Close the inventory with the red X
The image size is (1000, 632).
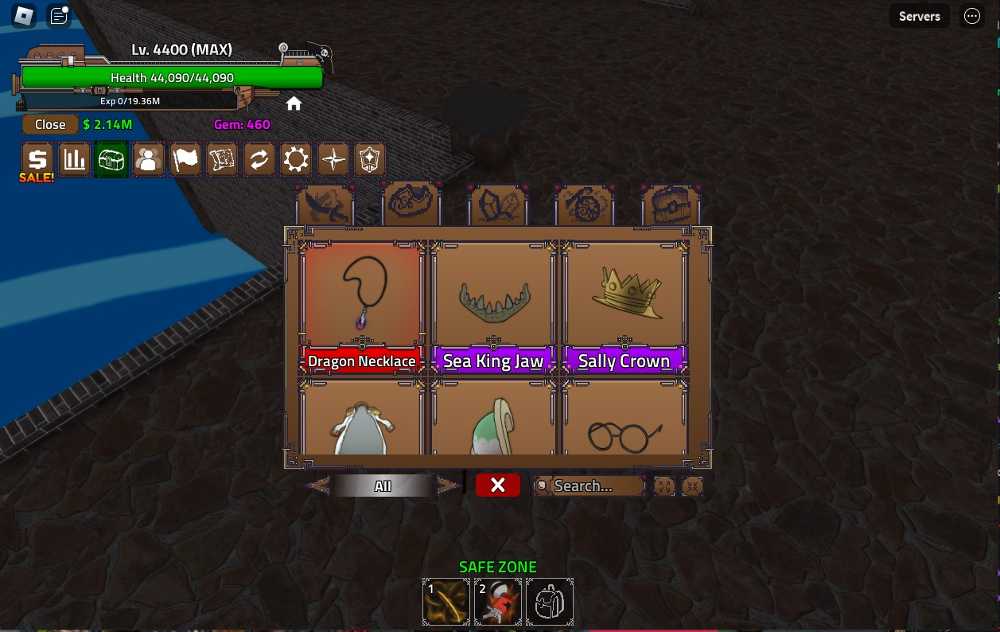[x=498, y=486]
